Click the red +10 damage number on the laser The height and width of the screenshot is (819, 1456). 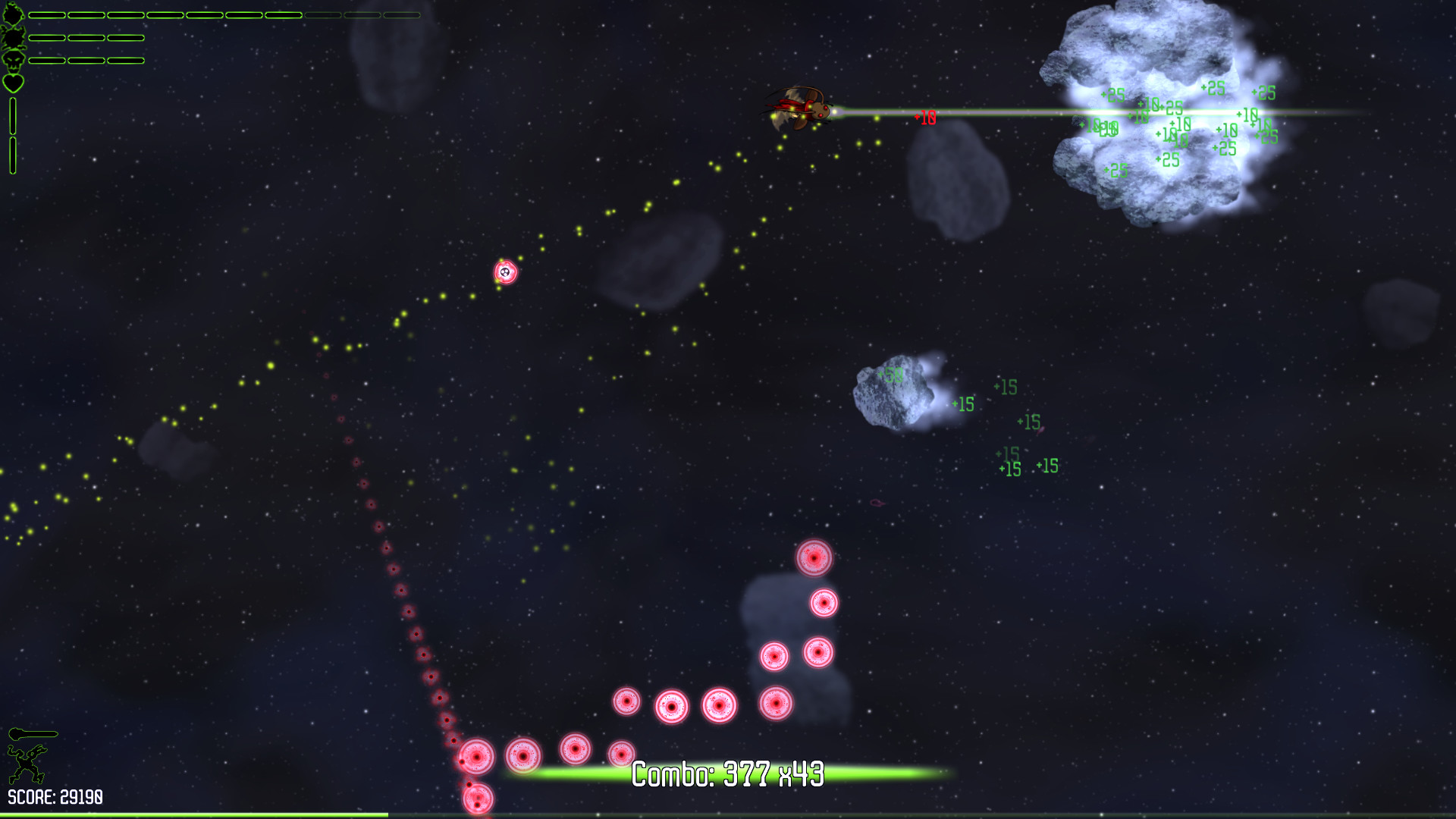924,117
